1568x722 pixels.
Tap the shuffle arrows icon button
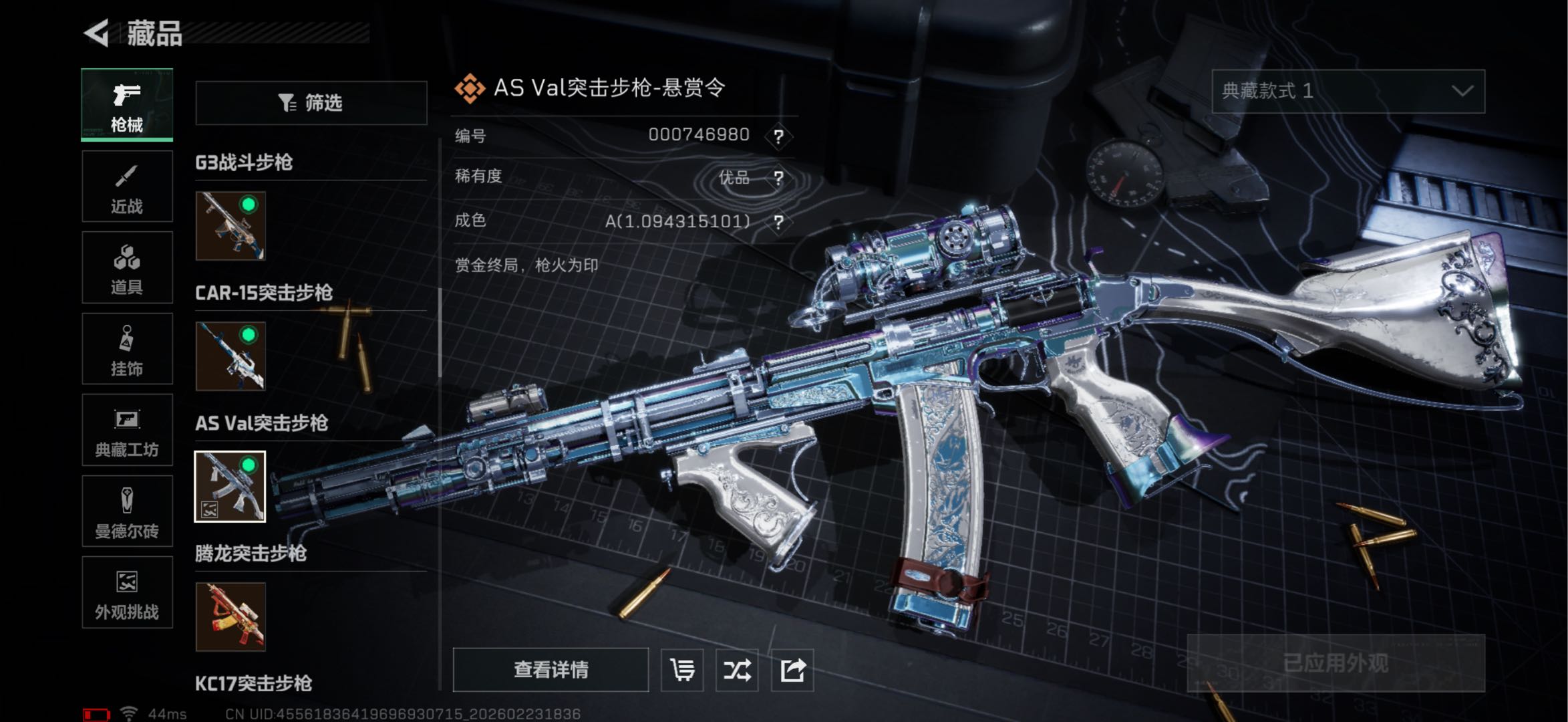pyautogui.click(x=737, y=670)
